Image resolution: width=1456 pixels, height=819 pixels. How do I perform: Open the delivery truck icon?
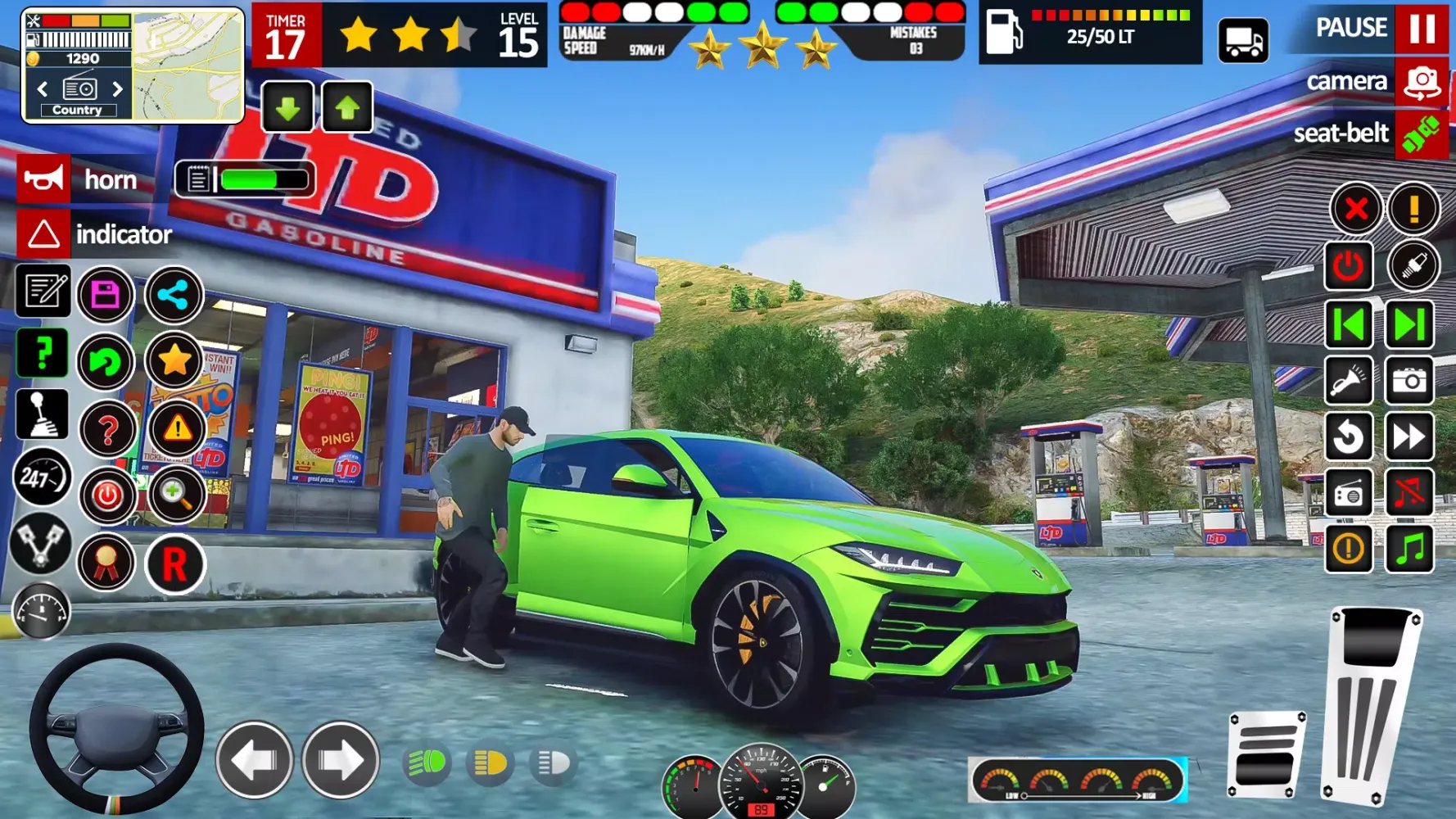[1243, 41]
